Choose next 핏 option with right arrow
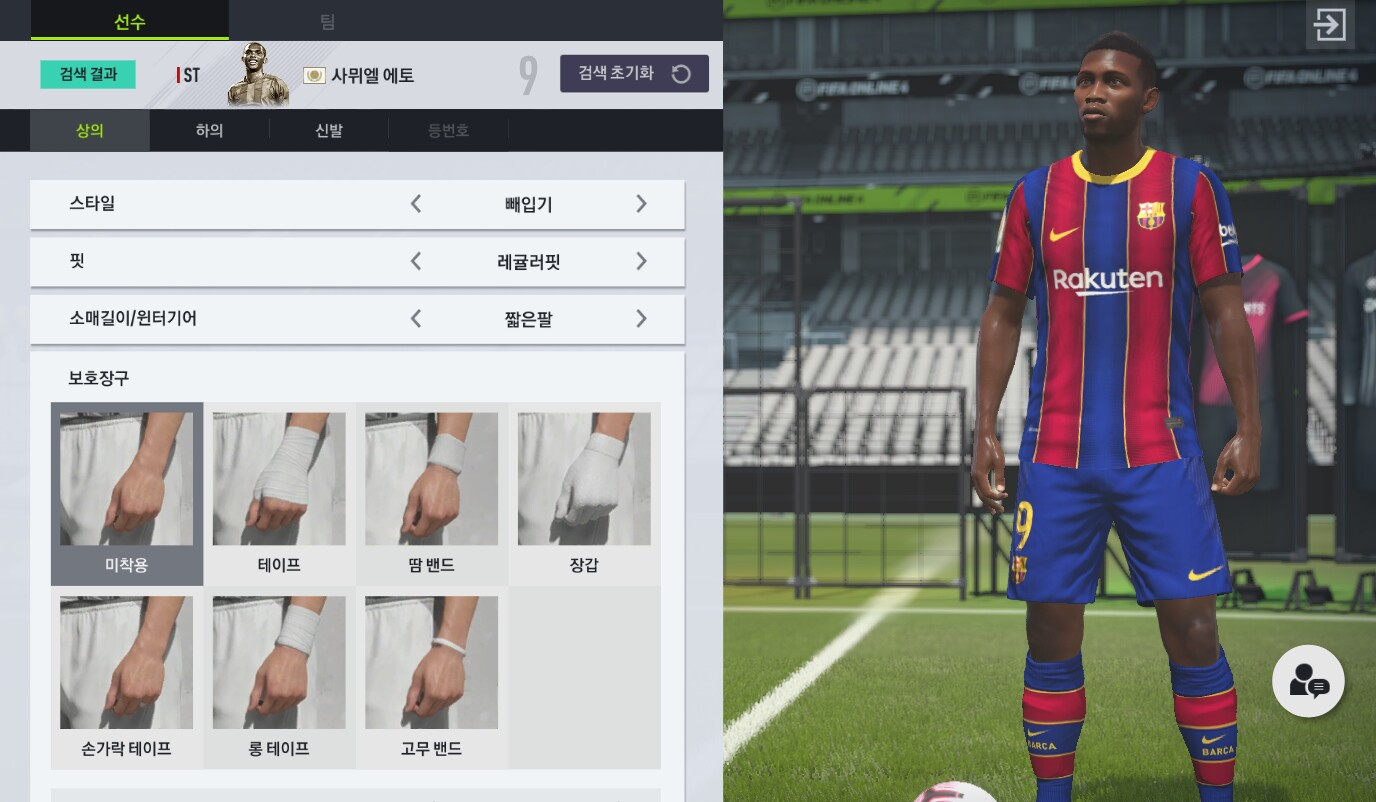 641,262
